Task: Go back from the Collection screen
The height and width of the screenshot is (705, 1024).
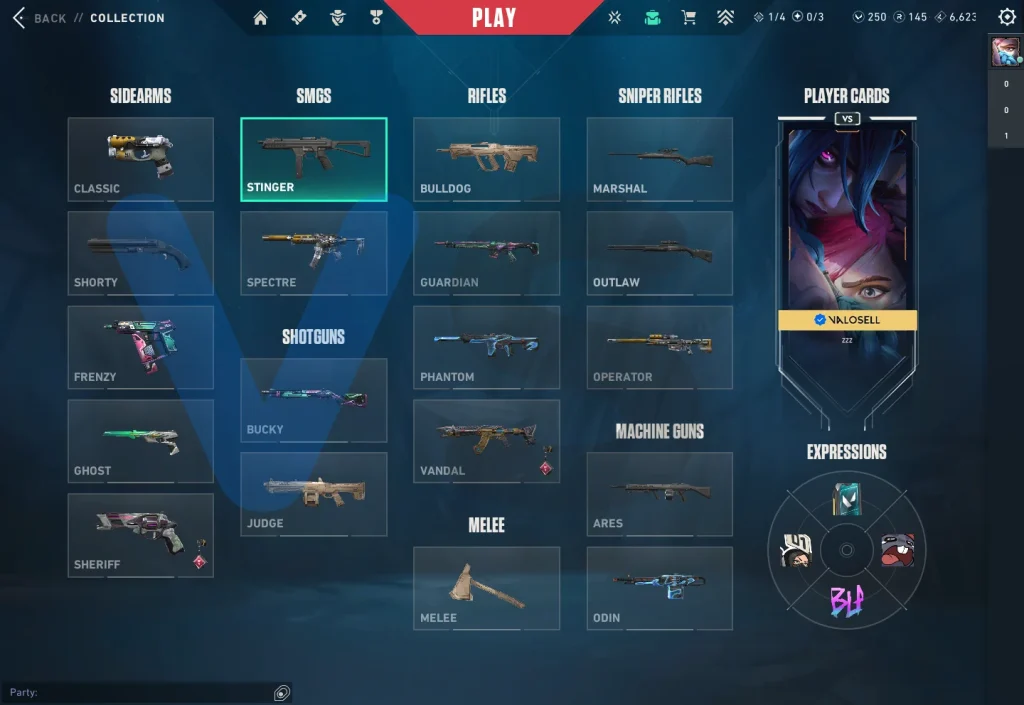Action: point(40,18)
